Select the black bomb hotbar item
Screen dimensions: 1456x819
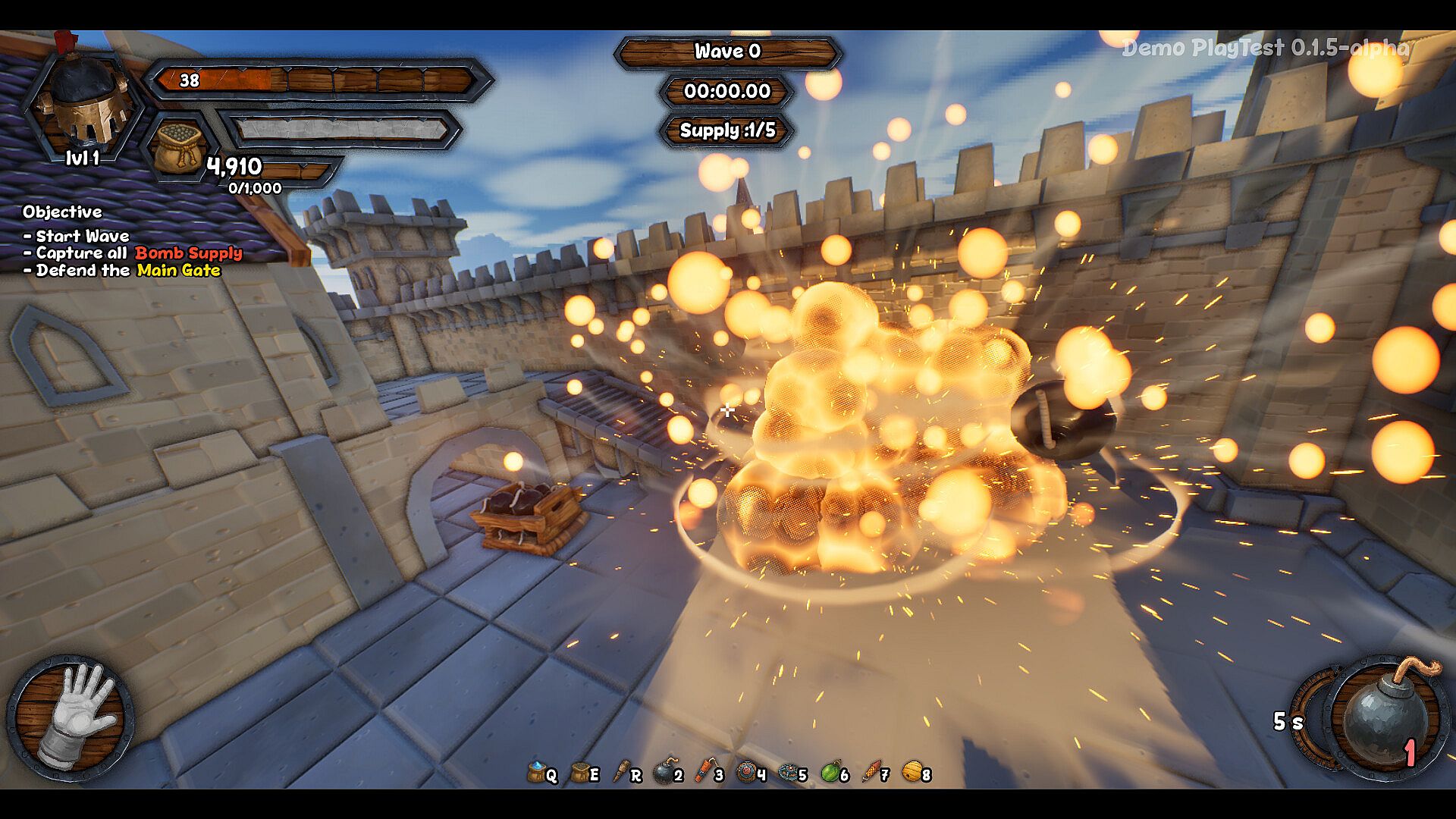click(664, 772)
